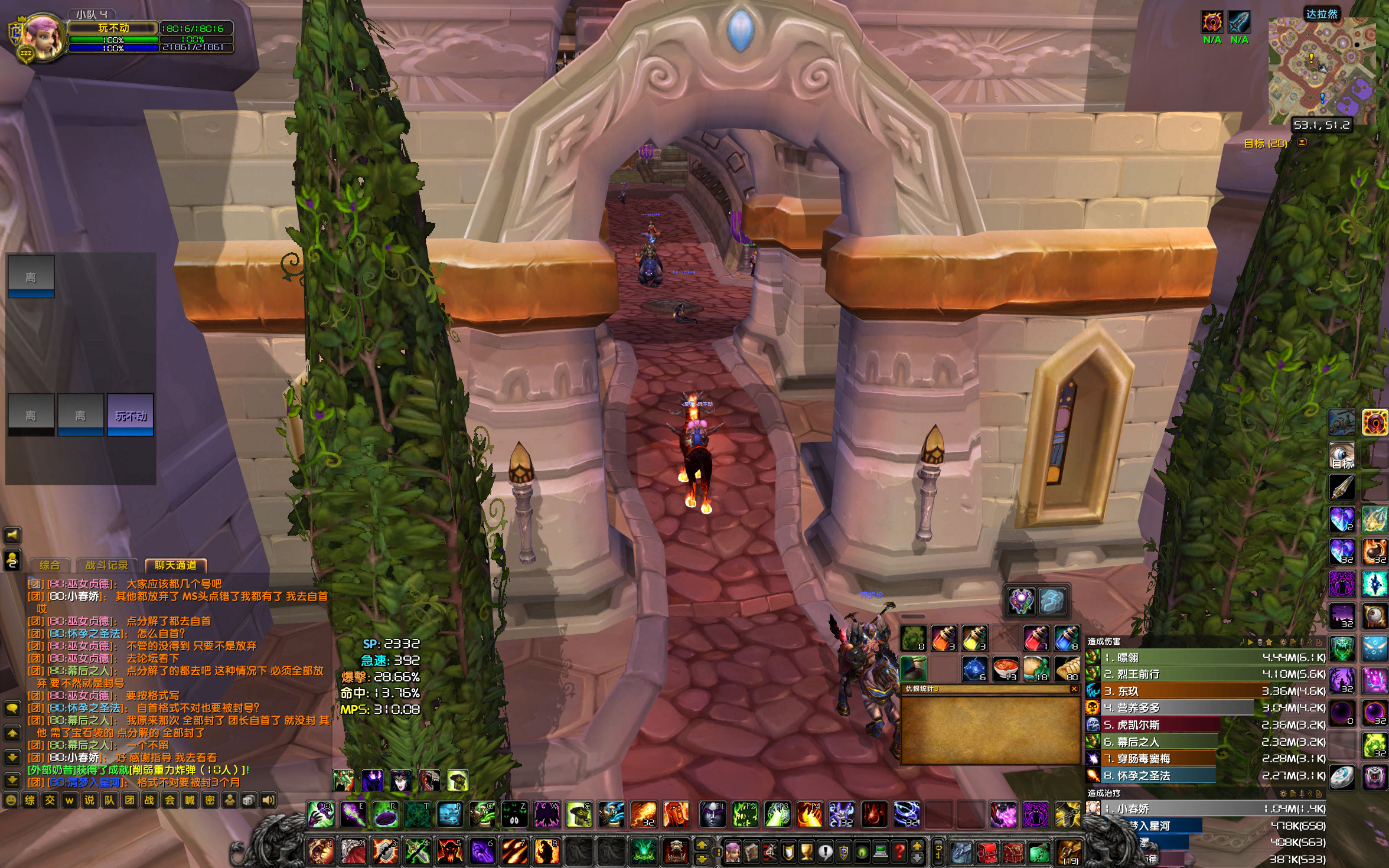
Task: Select the 玩不动 raid frame in the party list
Action: click(x=129, y=416)
